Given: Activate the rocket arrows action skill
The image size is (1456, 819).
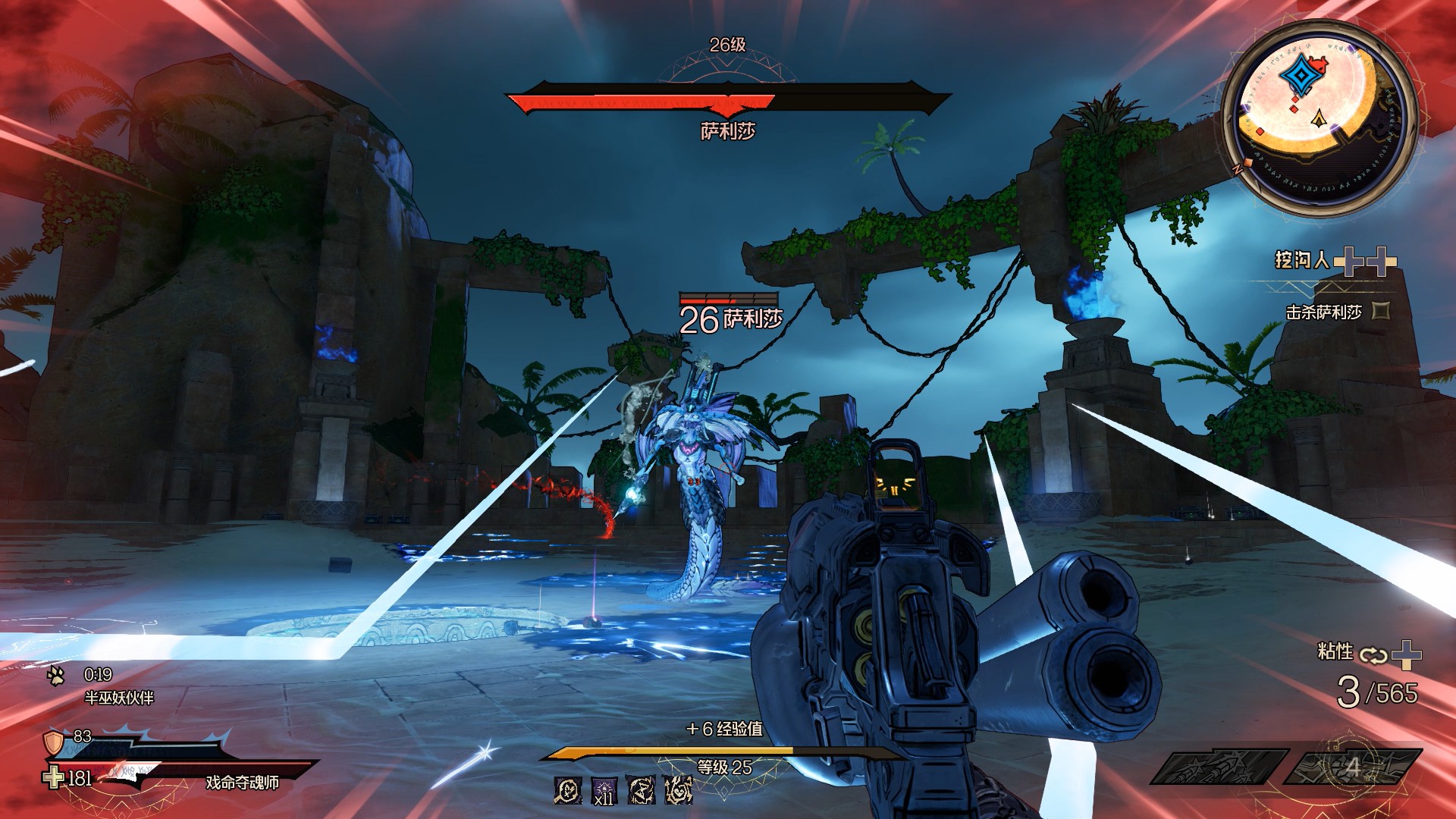Looking at the screenshot, I should click(x=1219, y=767).
